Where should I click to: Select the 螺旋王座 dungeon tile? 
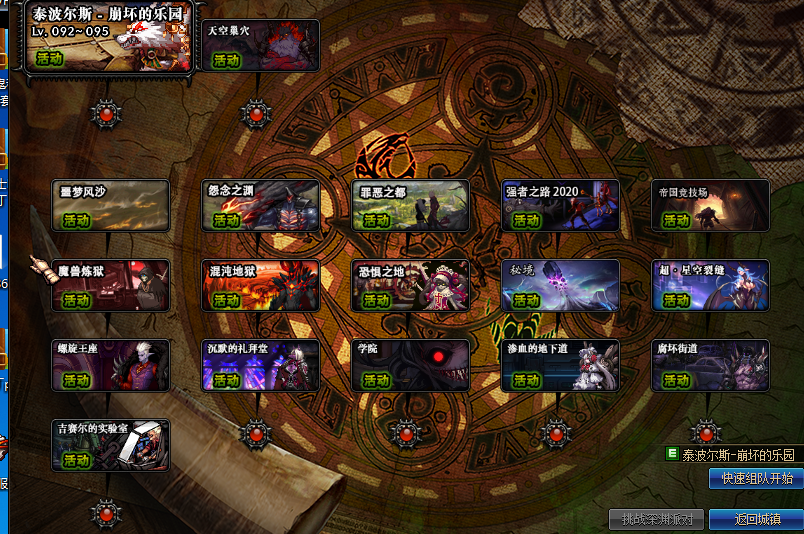(x=111, y=365)
